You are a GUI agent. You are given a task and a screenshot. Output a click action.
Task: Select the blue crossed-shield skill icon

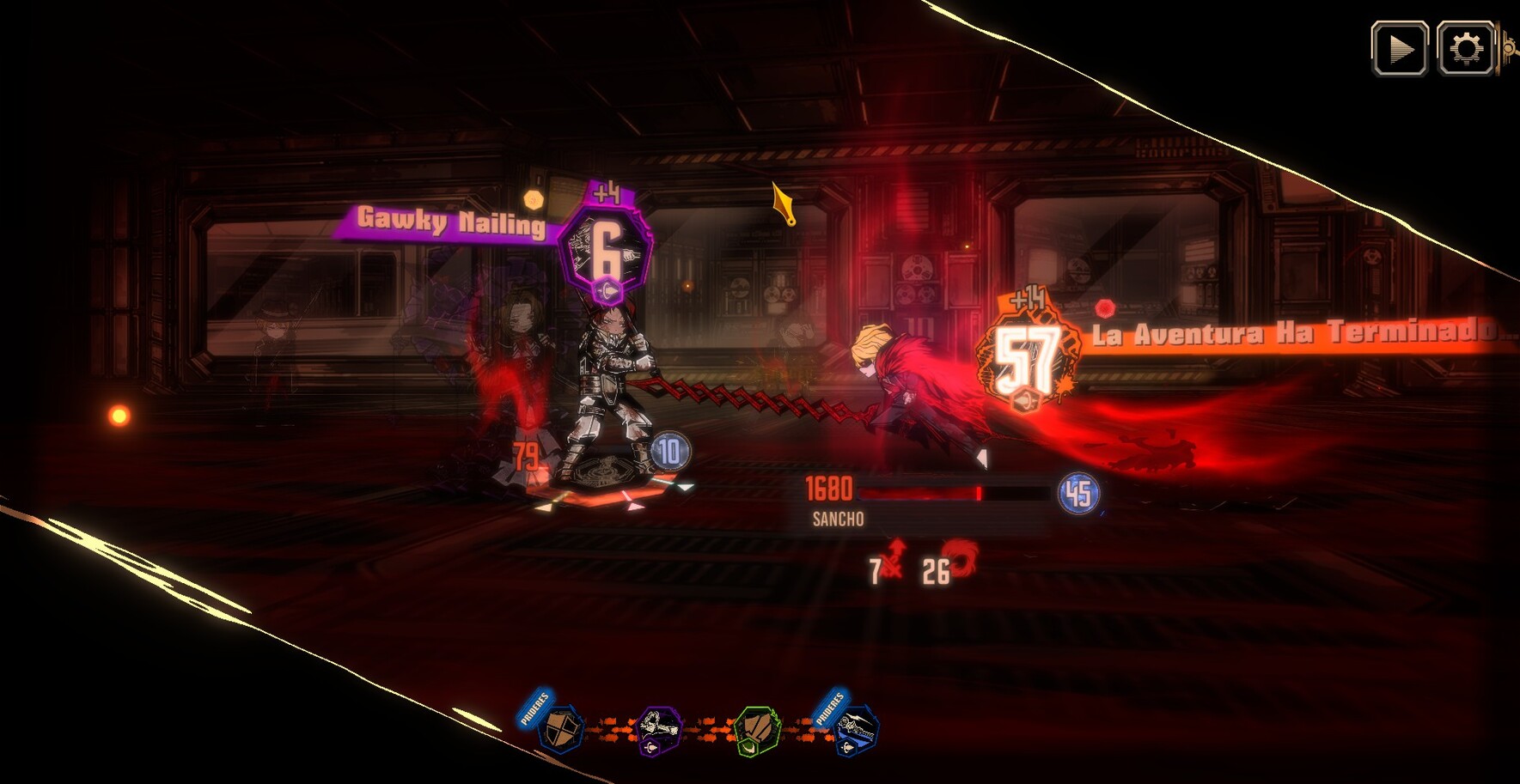[x=561, y=729]
